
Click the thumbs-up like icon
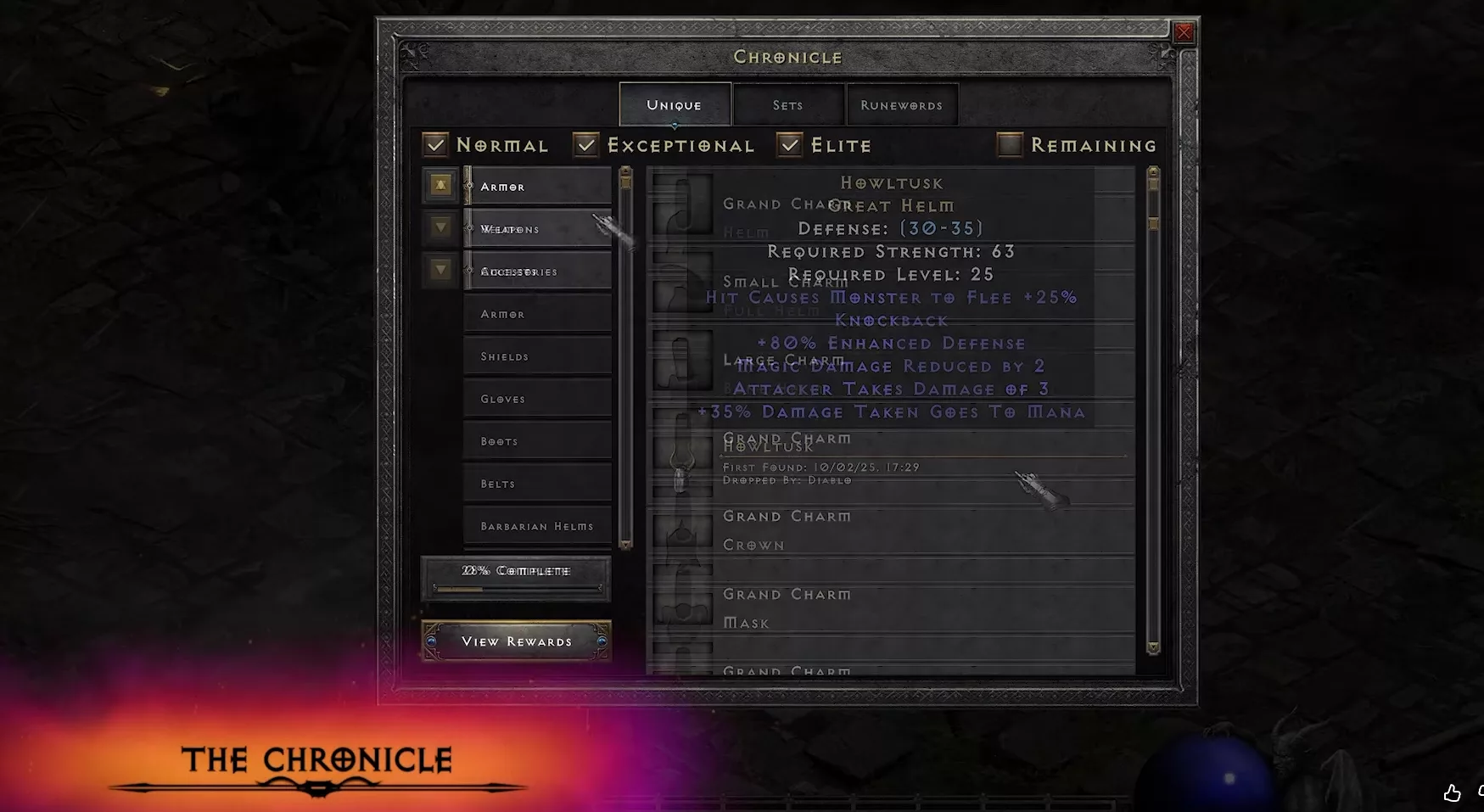click(1452, 792)
